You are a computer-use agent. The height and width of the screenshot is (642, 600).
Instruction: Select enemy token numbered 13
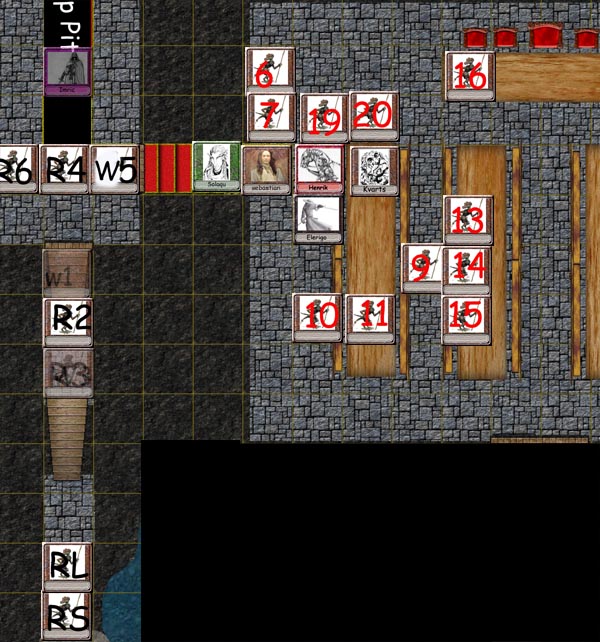pyautogui.click(x=468, y=220)
